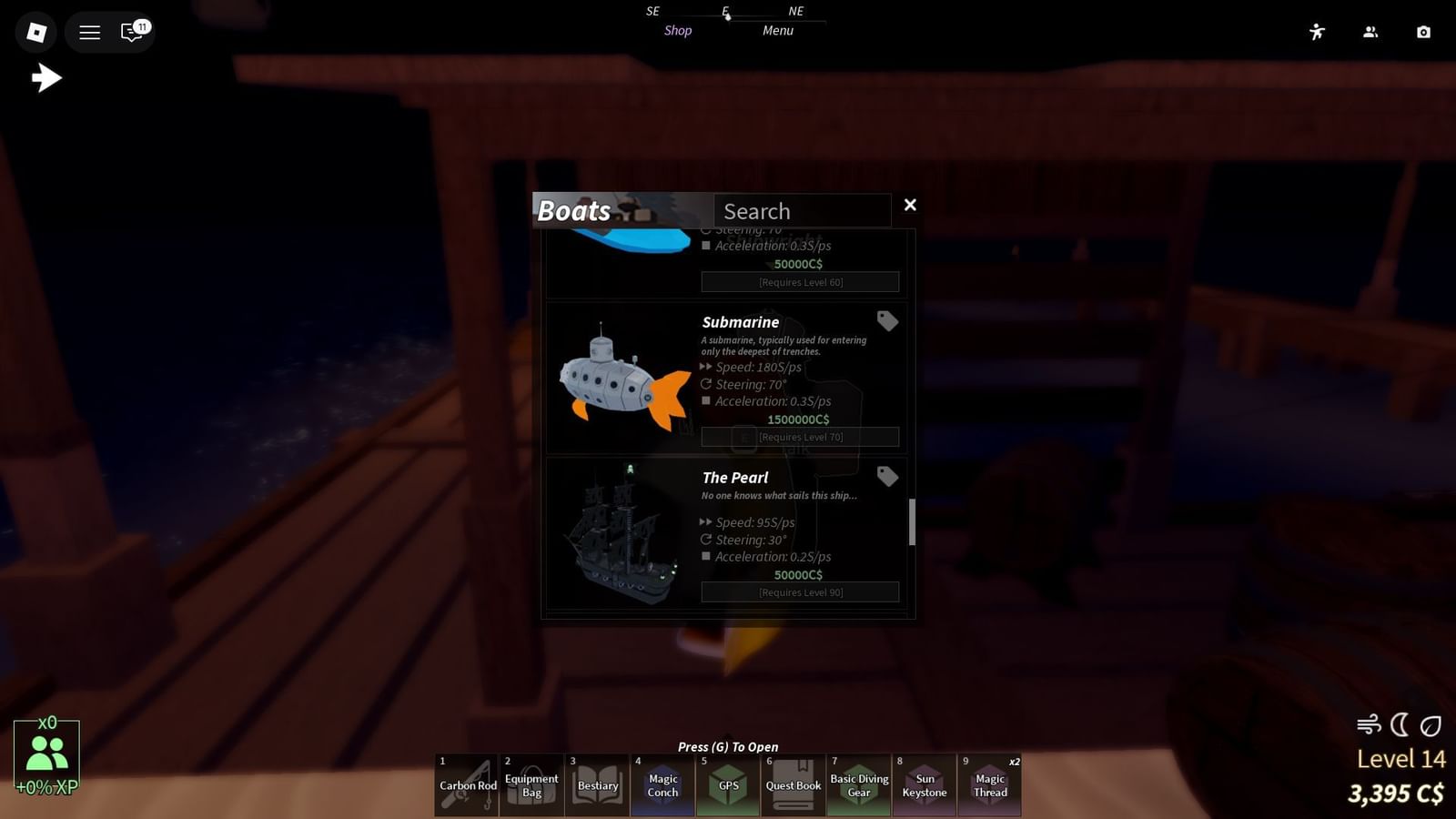Open the Menu tab at the top
The width and height of the screenshot is (1456, 819).
pos(777,30)
